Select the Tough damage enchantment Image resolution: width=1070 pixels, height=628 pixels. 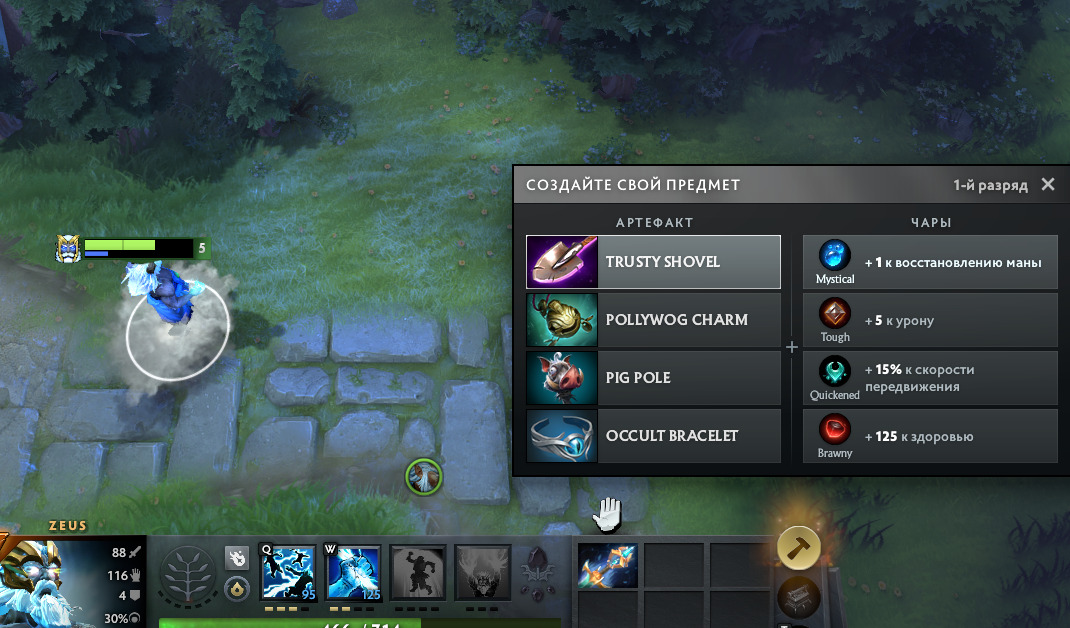click(930, 320)
